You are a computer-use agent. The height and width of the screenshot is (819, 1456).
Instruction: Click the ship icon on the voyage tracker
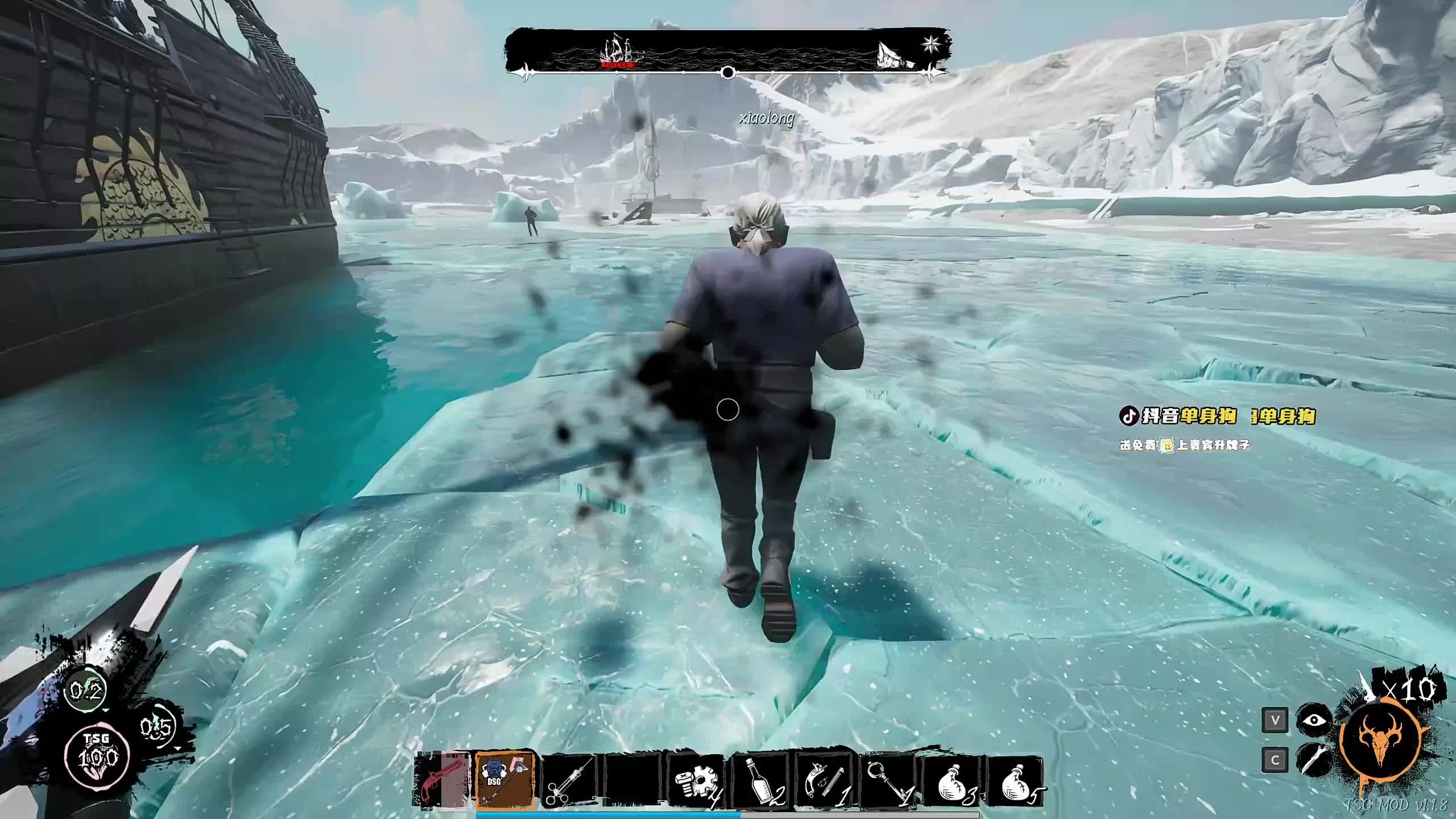[620, 52]
